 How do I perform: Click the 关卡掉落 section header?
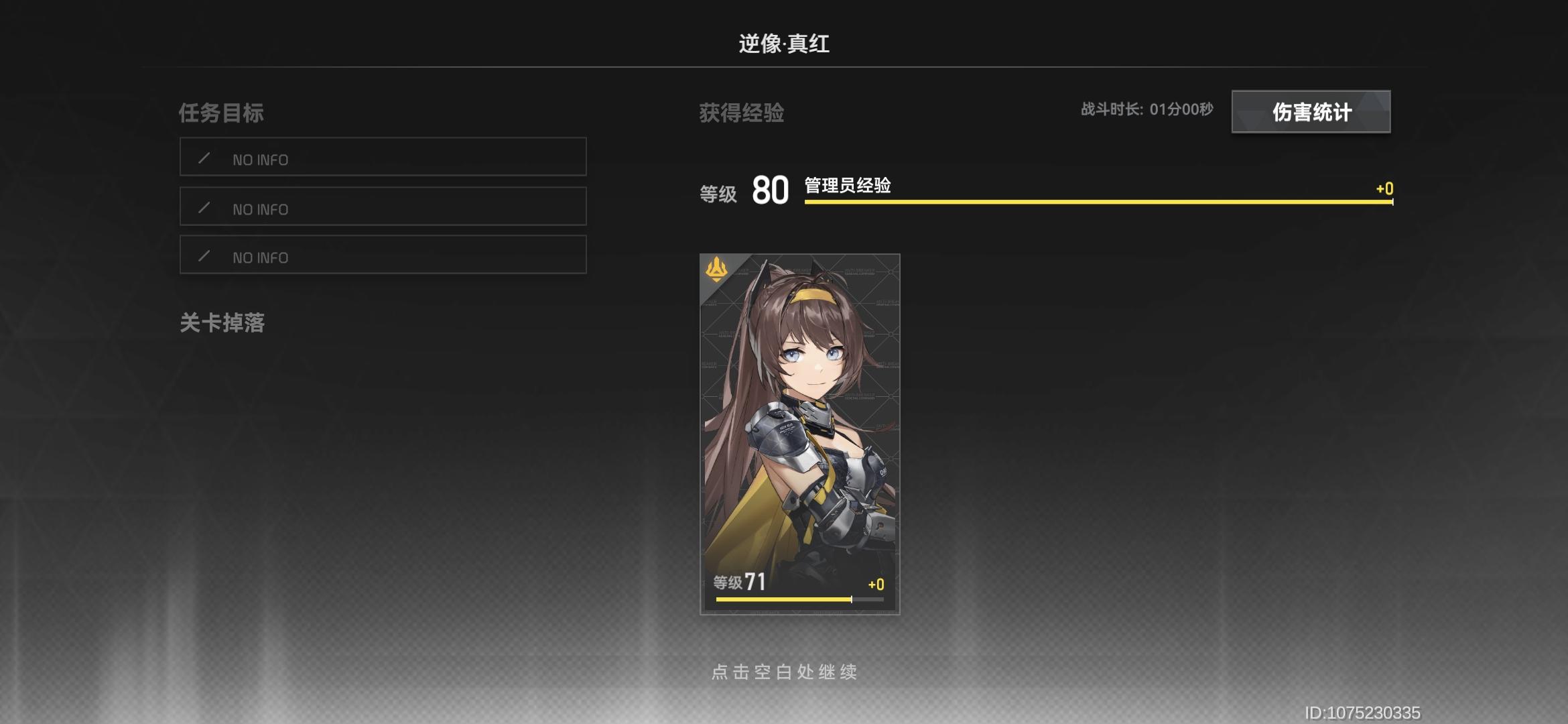[x=221, y=324]
